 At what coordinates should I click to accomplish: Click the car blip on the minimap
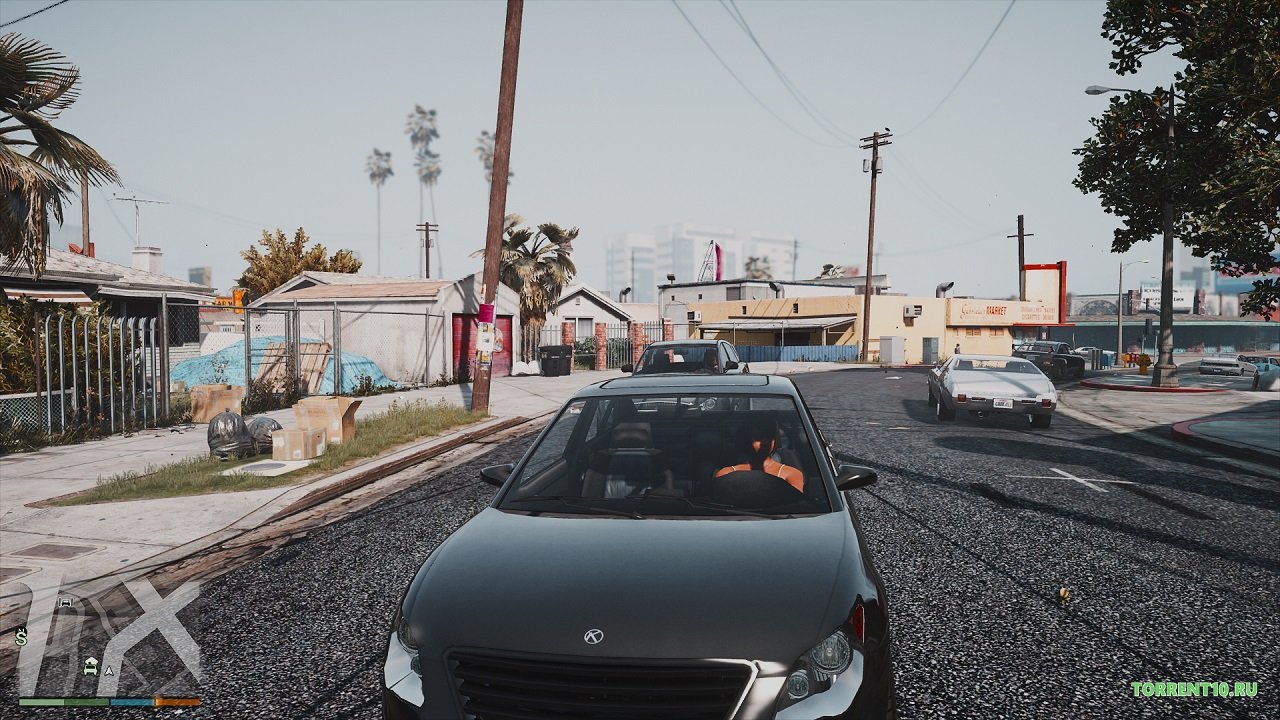click(x=66, y=603)
